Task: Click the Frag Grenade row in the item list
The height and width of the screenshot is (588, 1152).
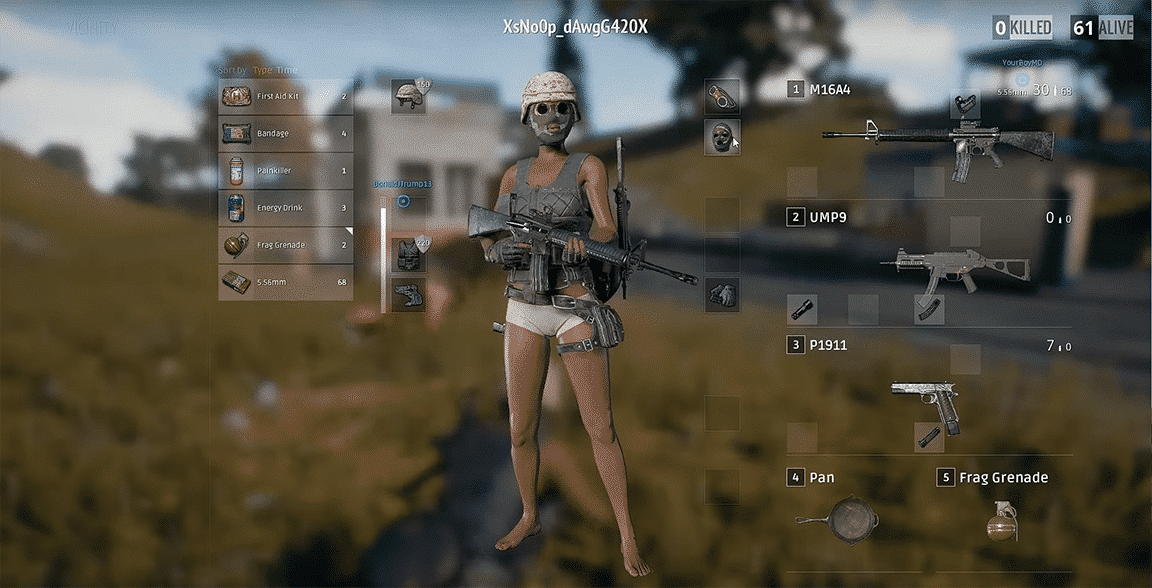Action: point(285,245)
